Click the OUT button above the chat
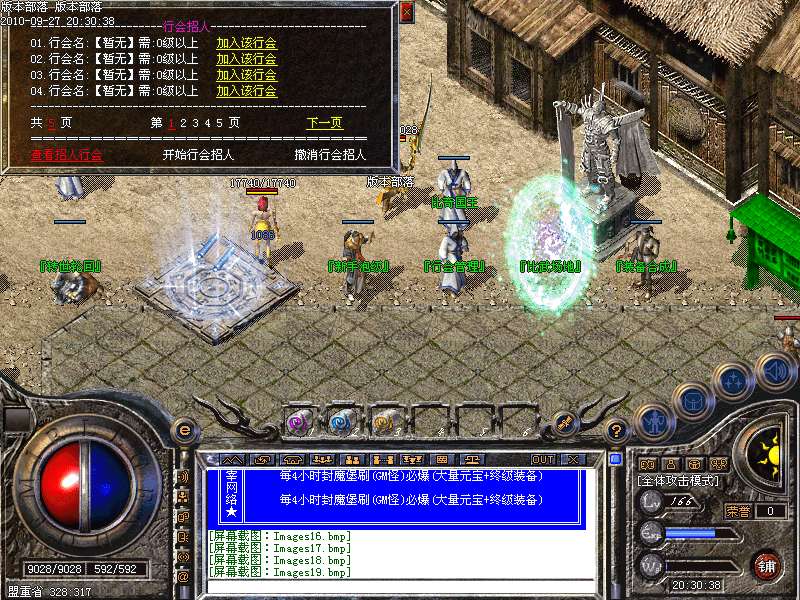Viewport: 800px width, 600px height. (x=543, y=460)
